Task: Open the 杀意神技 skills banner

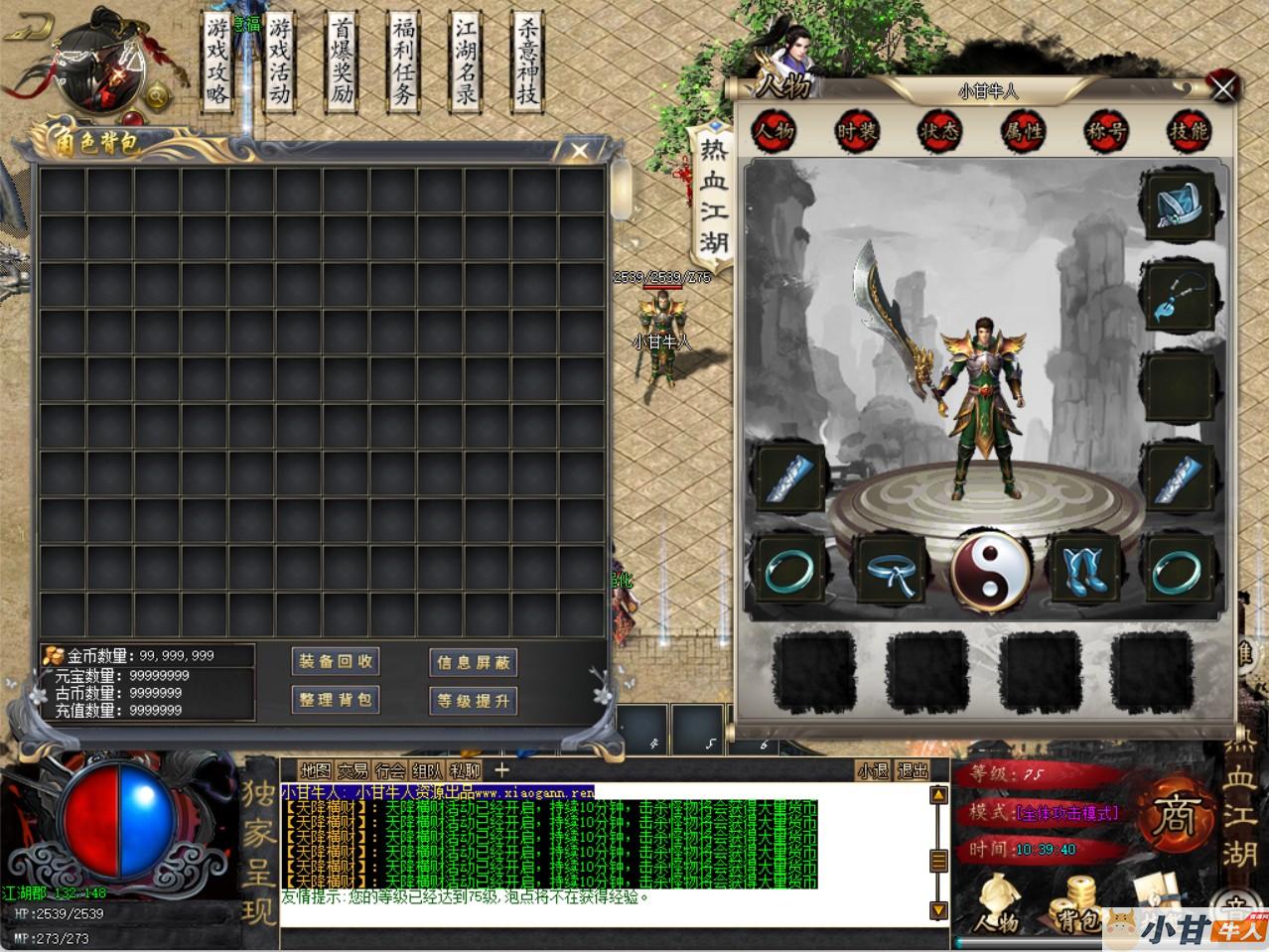Action: pyautogui.click(x=527, y=62)
